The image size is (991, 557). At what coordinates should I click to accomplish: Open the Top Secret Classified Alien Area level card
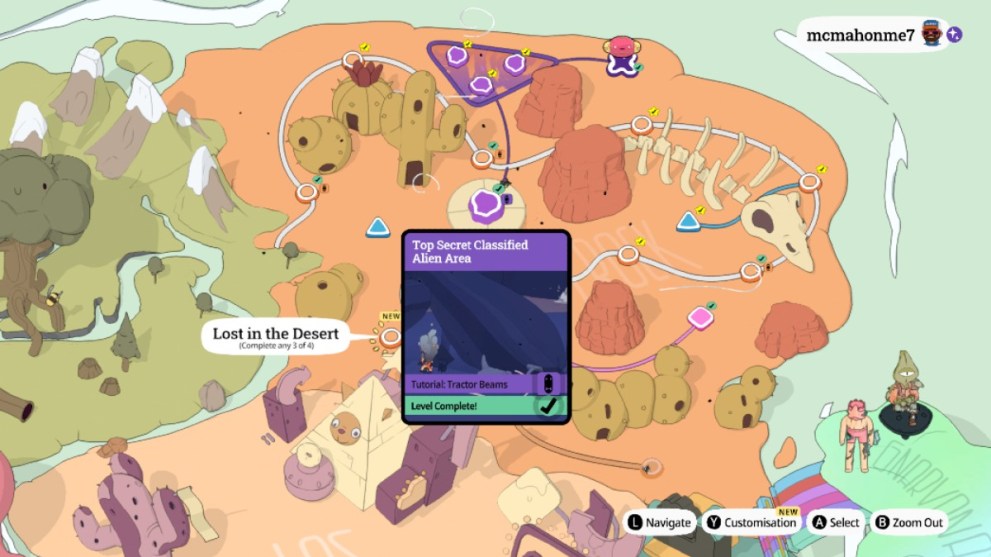click(486, 327)
